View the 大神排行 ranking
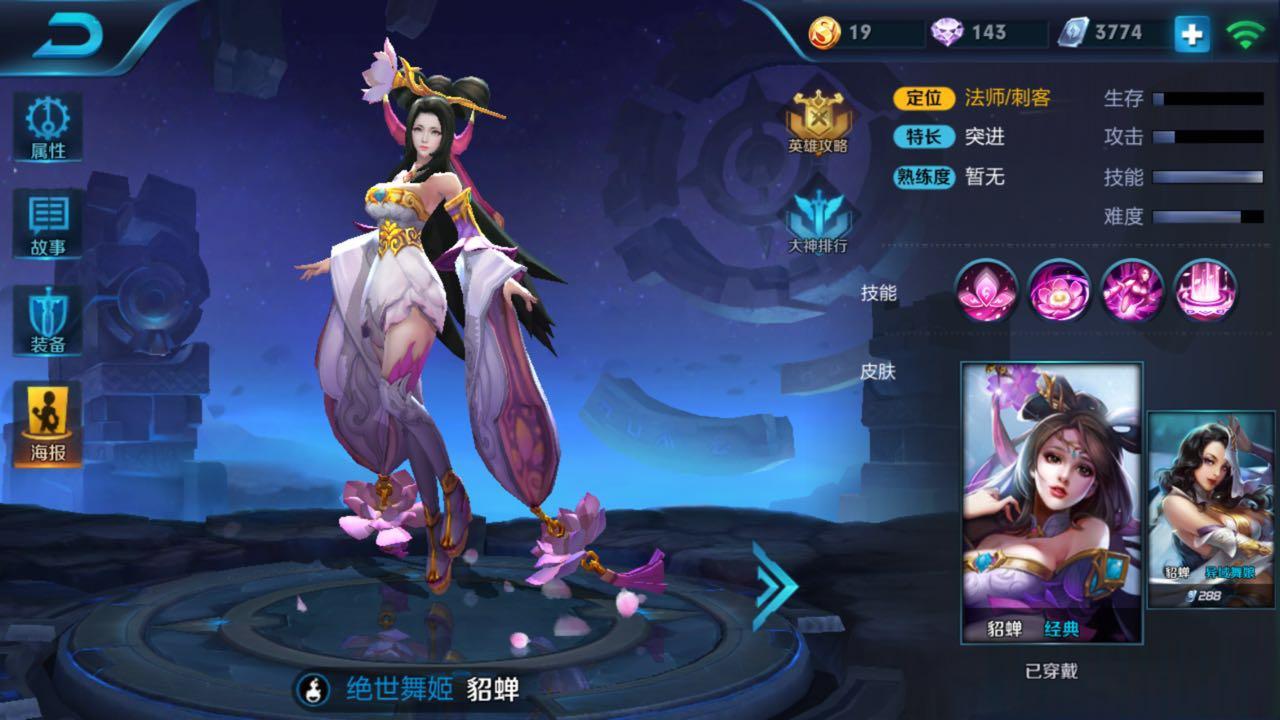The width and height of the screenshot is (1280, 720). point(818,218)
